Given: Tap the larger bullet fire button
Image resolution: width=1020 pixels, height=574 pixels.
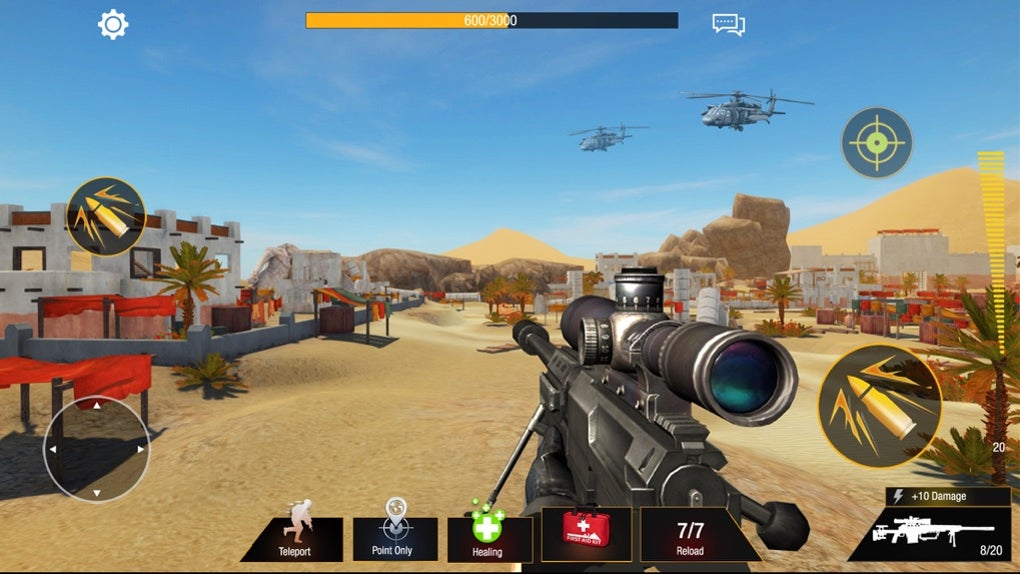Looking at the screenshot, I should (x=879, y=405).
